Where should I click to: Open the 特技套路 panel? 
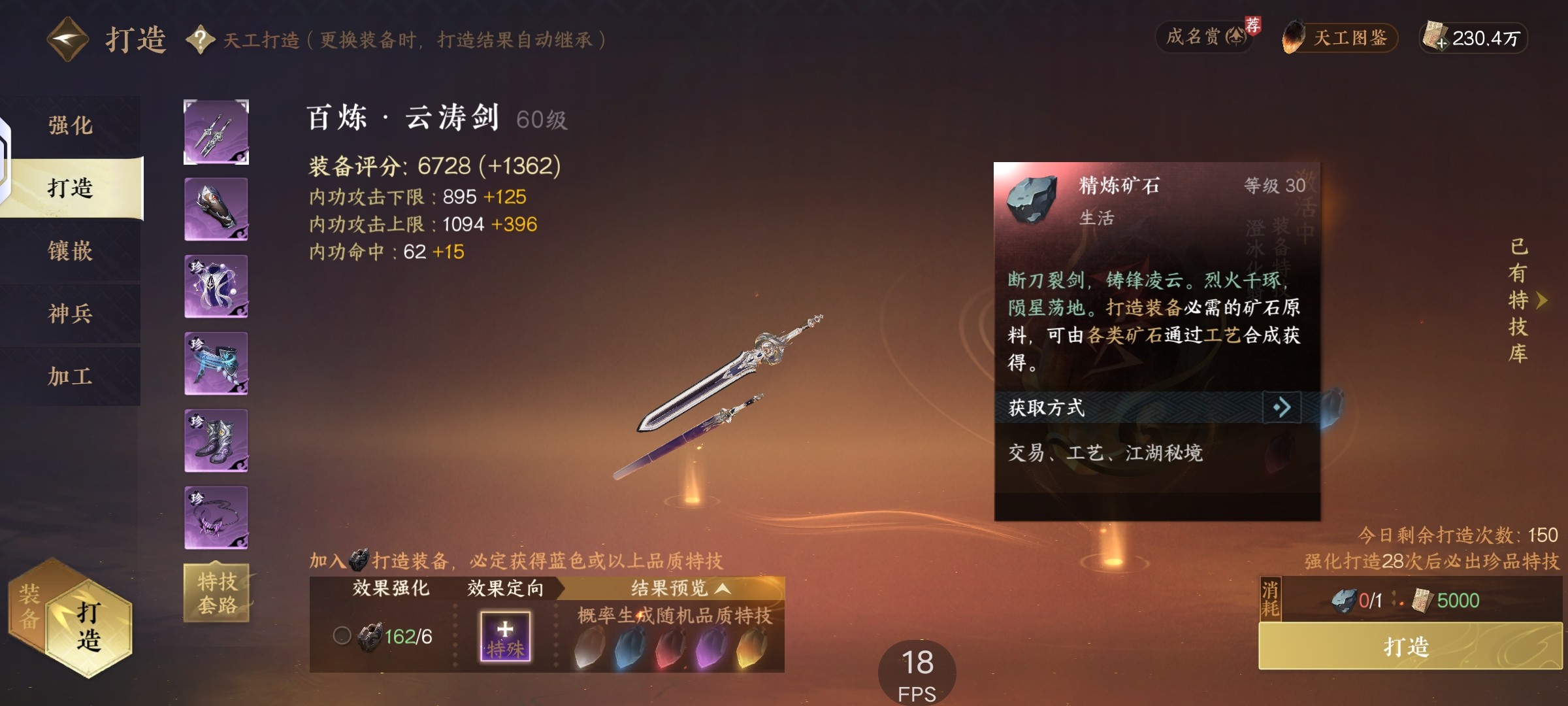point(217,593)
